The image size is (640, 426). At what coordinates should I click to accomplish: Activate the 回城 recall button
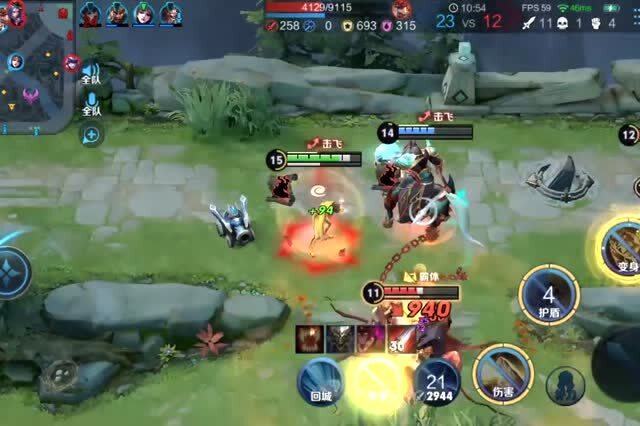pos(320,381)
